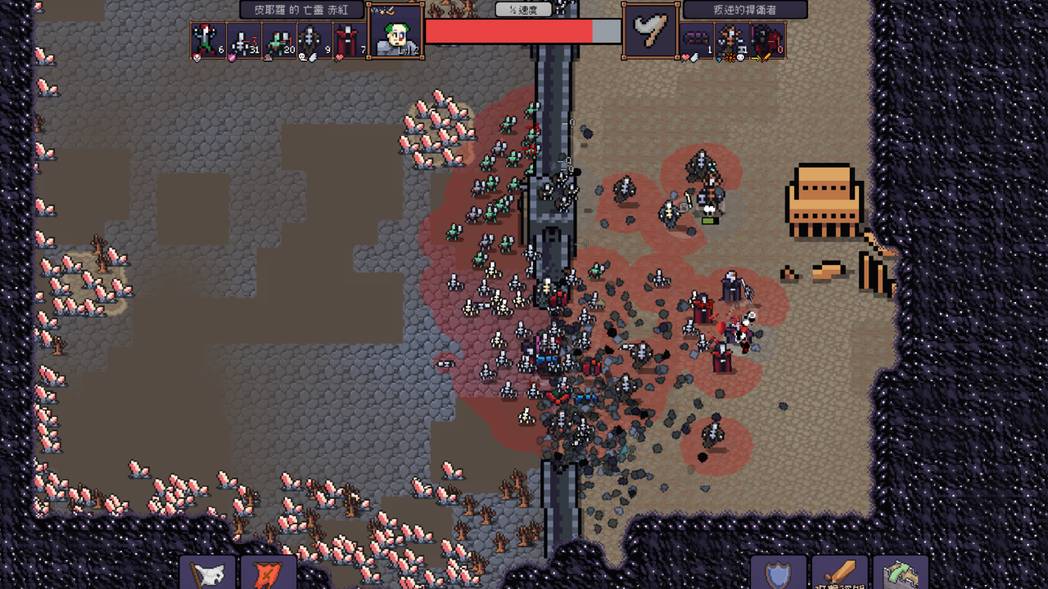Pick the red-caped vampire unit icon with count 7
Screen dimensions: 1048x589
[x=349, y=41]
